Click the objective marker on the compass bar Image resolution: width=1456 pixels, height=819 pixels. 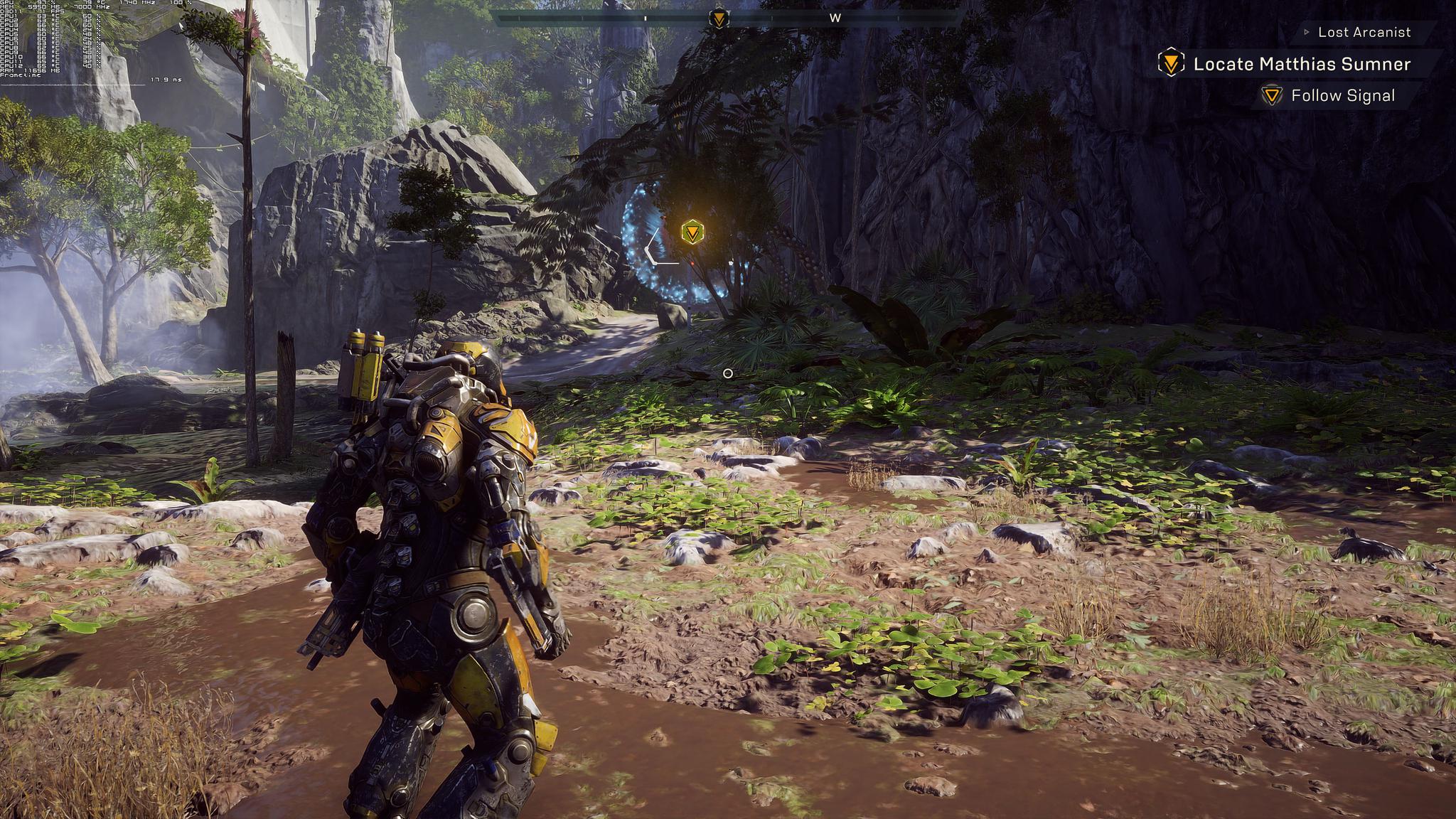point(719,18)
